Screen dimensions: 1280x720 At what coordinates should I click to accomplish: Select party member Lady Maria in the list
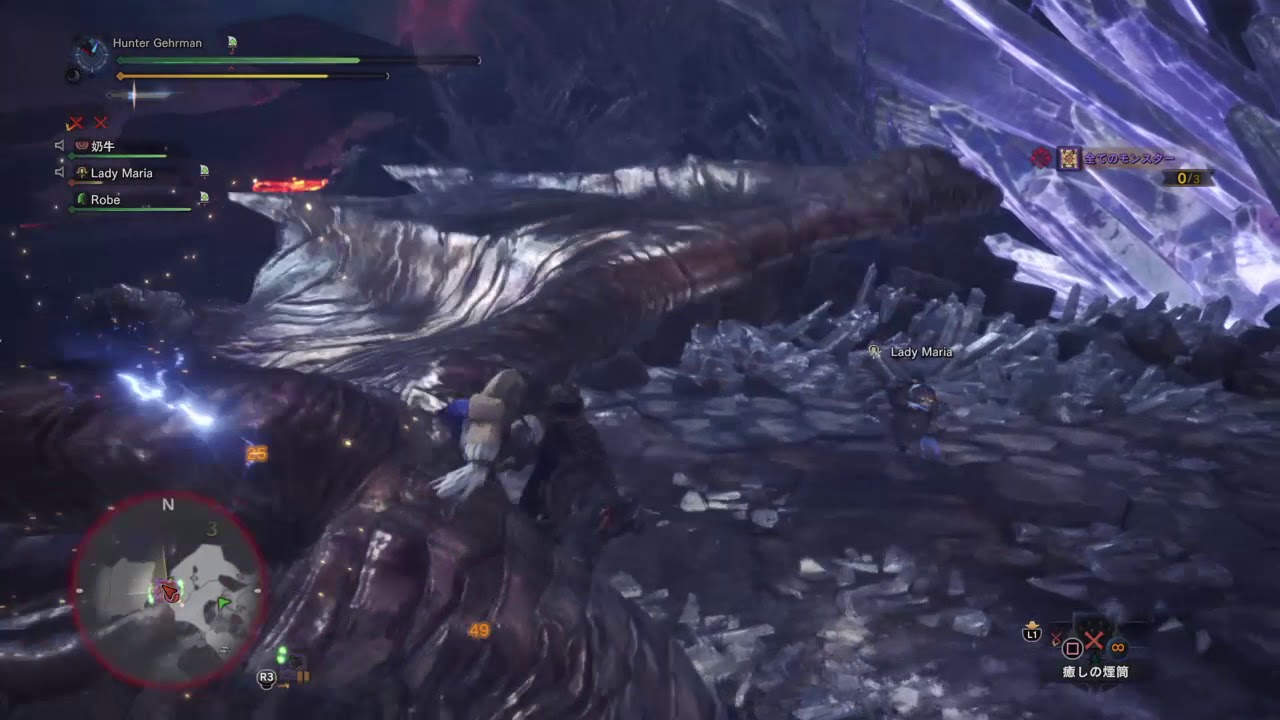121,173
